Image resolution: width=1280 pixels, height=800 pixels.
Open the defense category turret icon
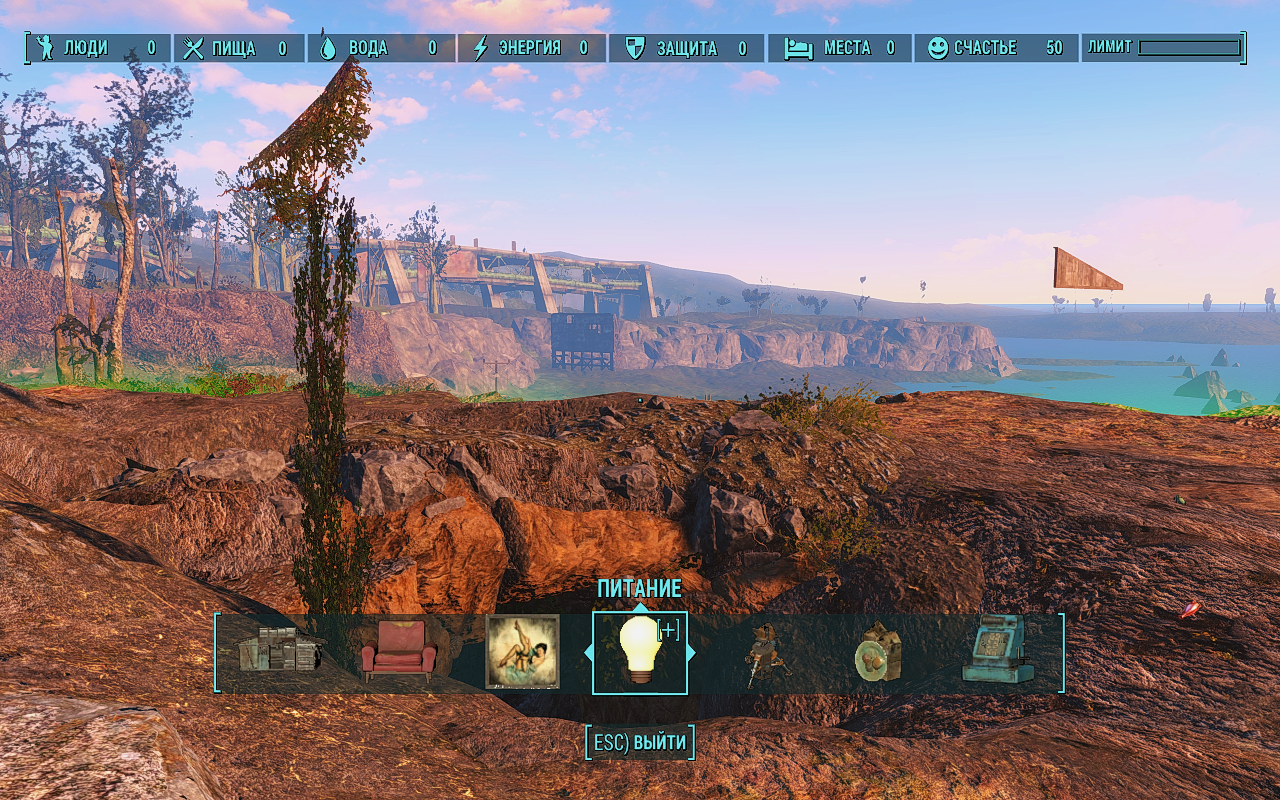761,652
